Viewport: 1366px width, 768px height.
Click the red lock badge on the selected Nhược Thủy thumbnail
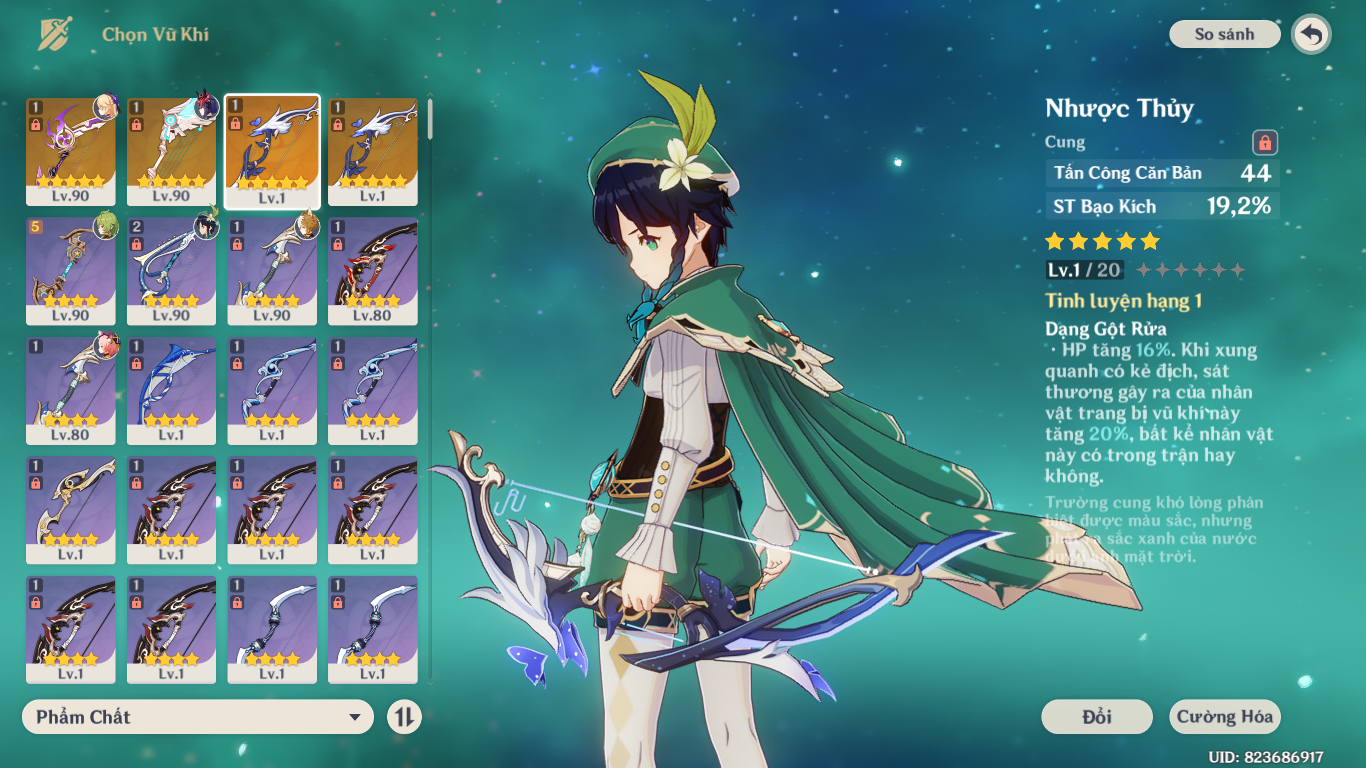[x=236, y=123]
